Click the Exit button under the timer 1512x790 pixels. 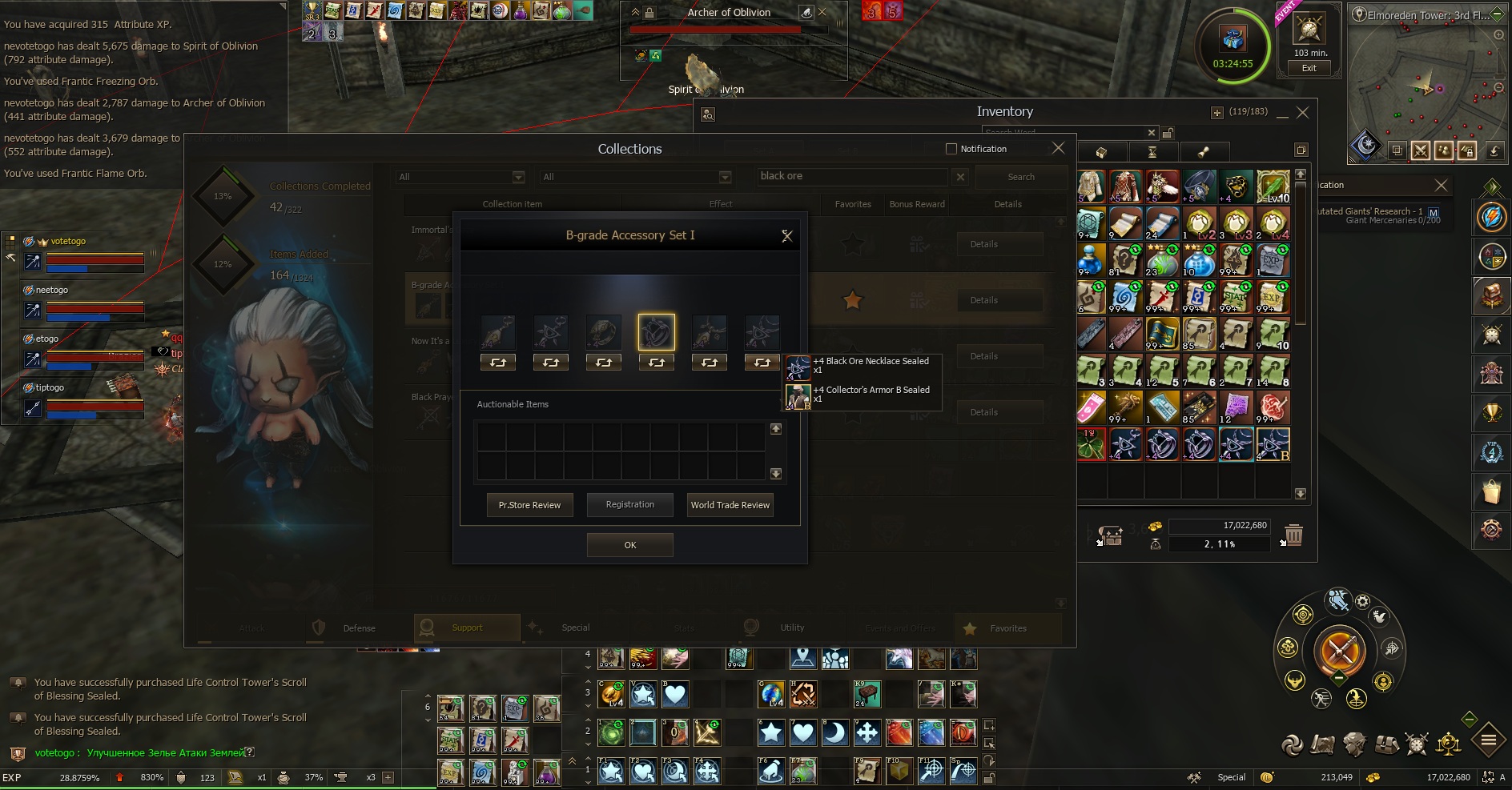tap(1309, 68)
